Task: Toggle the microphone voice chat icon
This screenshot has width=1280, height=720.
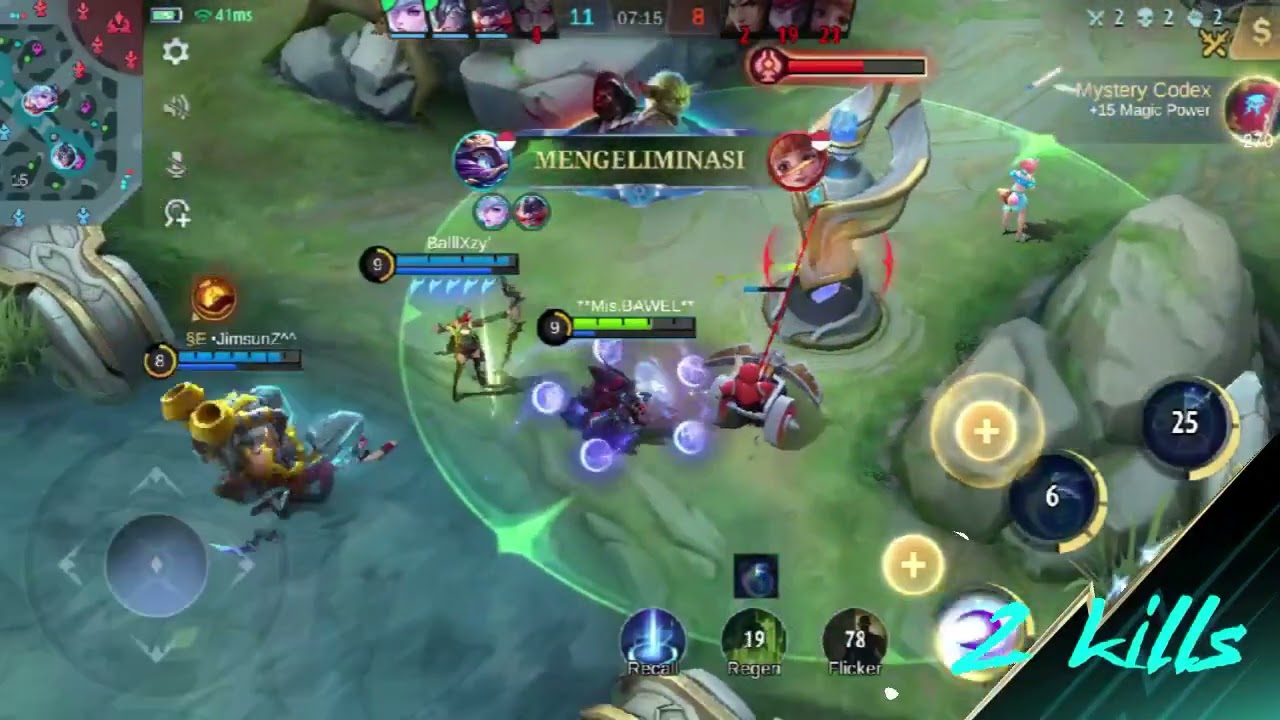Action: (176, 163)
